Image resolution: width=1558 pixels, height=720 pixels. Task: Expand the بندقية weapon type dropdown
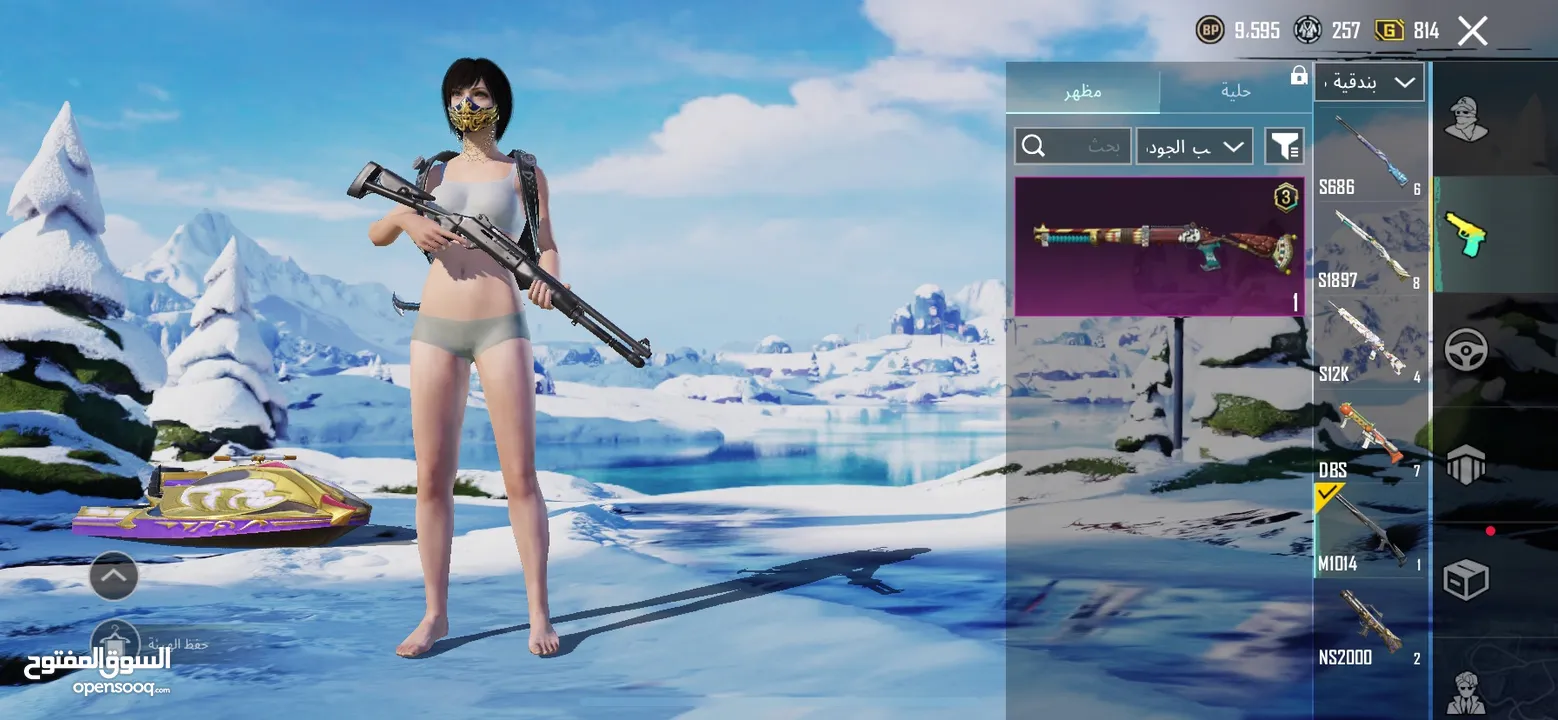point(1369,82)
